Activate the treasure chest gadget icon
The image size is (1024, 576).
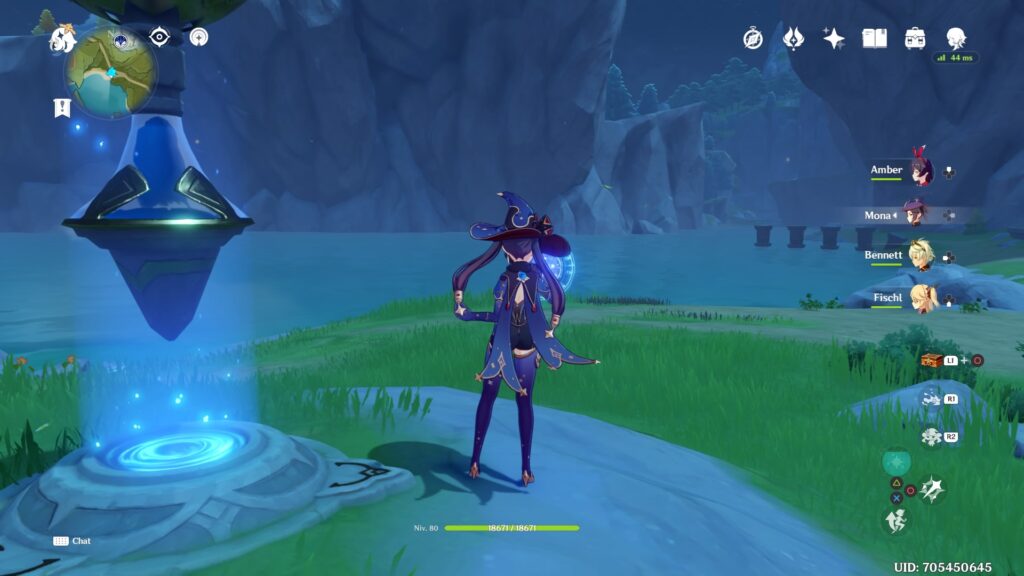pos(931,360)
